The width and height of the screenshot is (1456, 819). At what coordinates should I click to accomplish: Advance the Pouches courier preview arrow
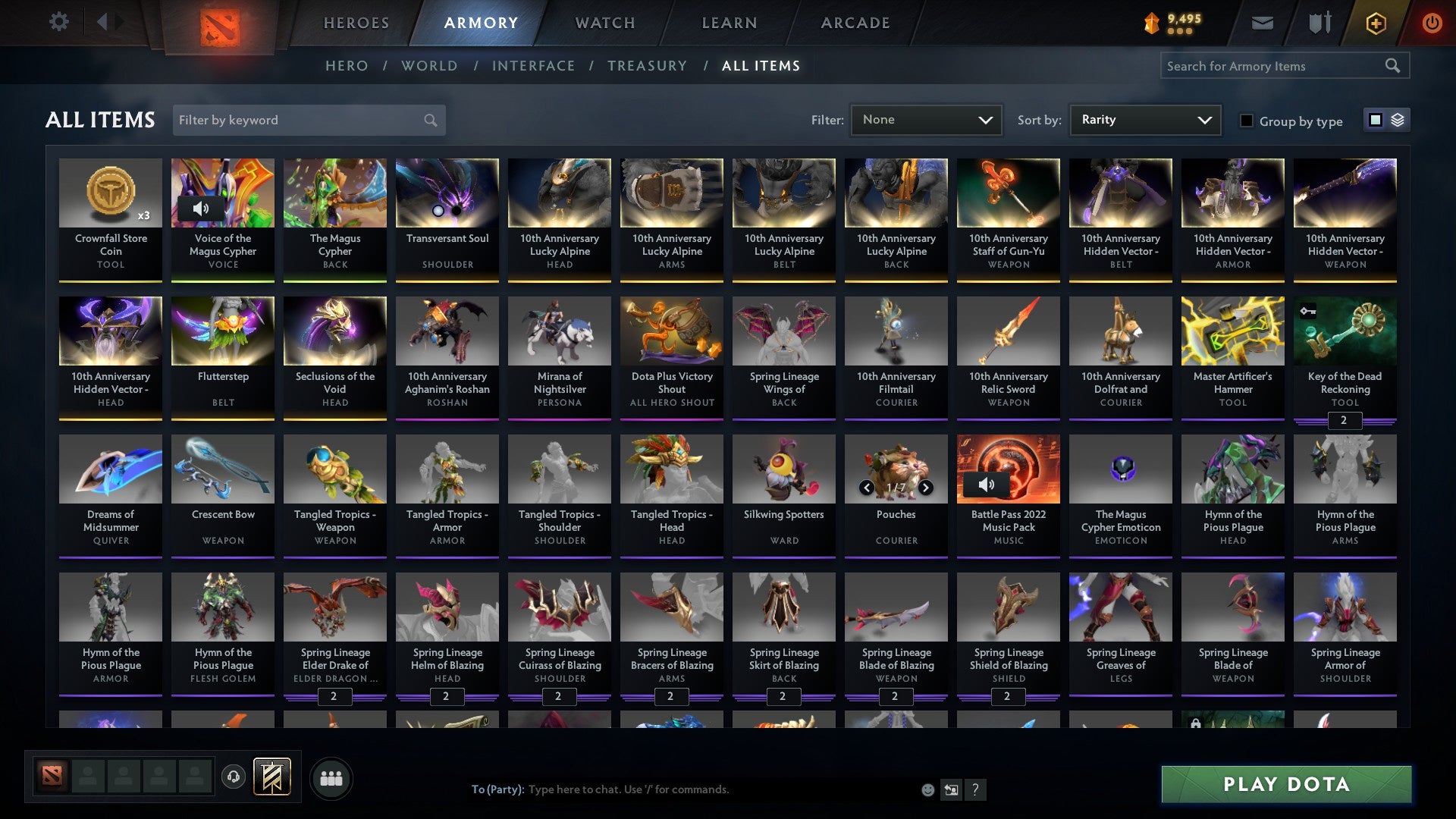point(925,488)
